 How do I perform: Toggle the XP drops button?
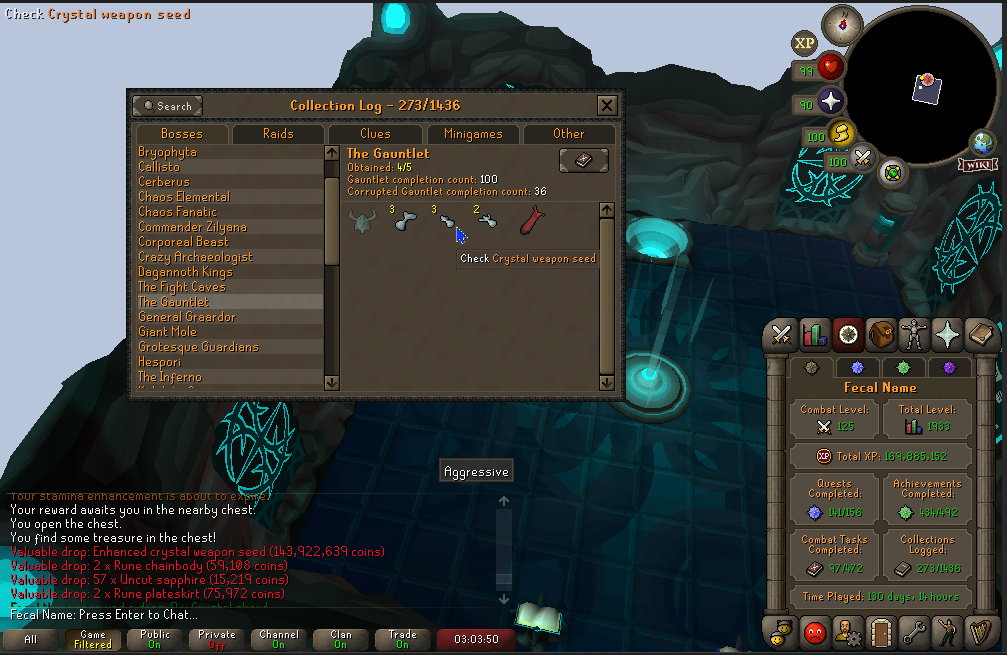[x=804, y=43]
